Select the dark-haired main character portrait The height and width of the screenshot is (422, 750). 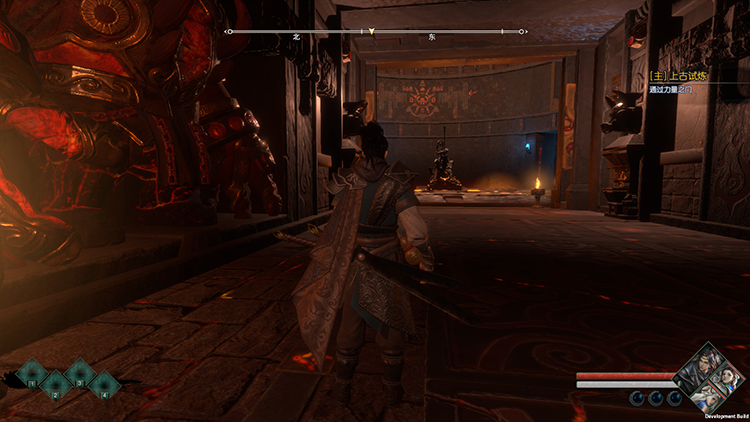point(700,371)
